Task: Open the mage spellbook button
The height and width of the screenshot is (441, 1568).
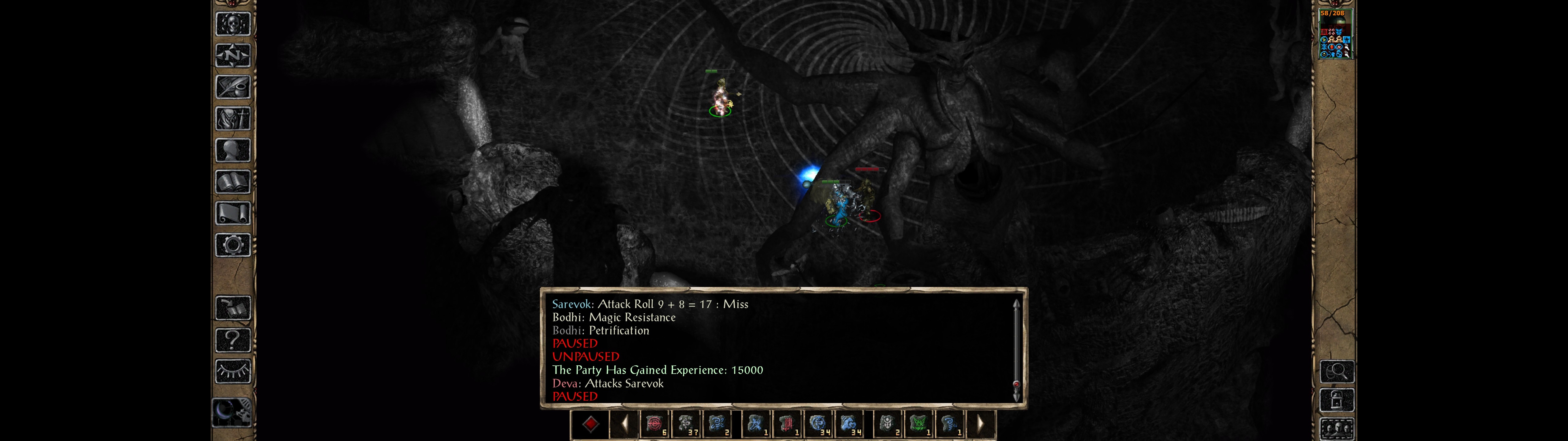Action: (x=233, y=182)
